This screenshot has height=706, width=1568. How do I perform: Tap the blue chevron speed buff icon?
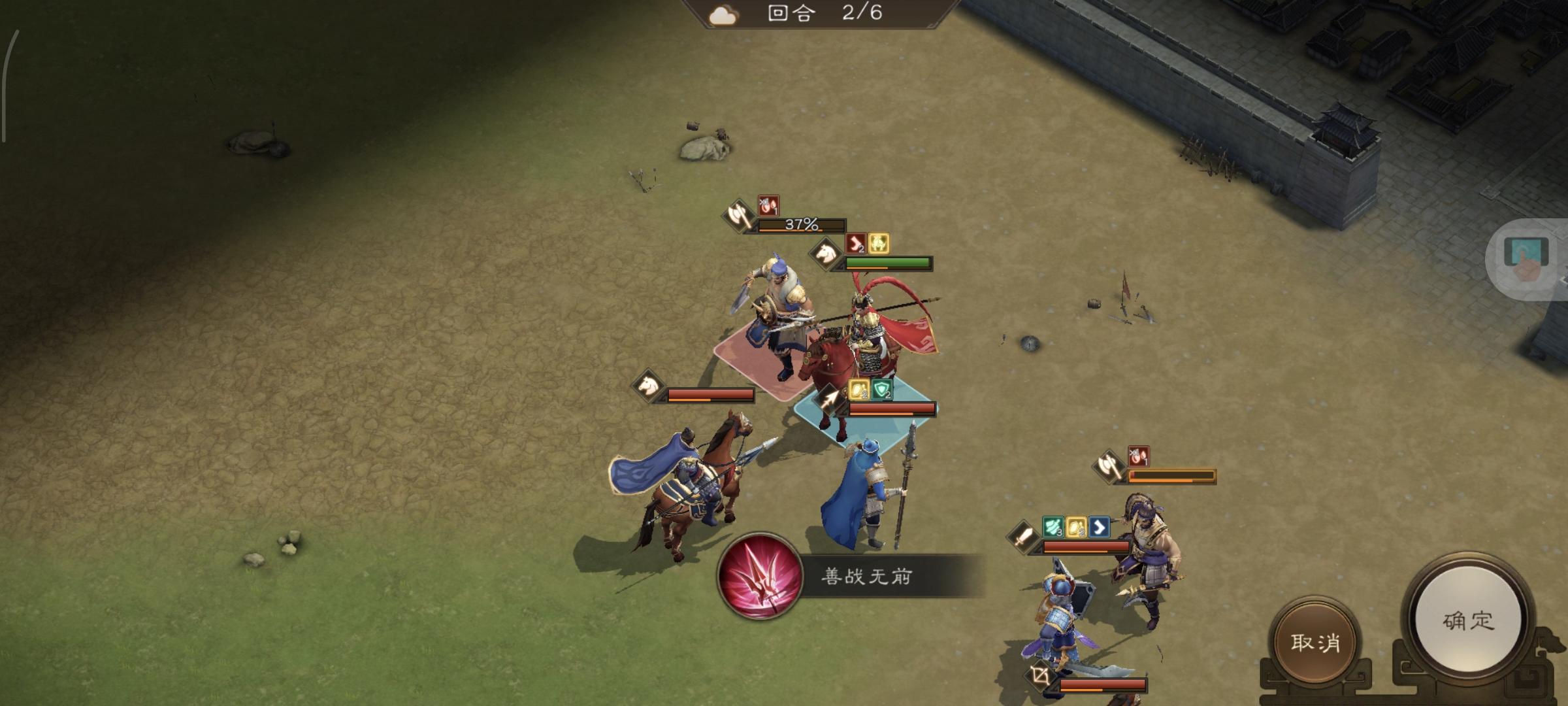1100,527
